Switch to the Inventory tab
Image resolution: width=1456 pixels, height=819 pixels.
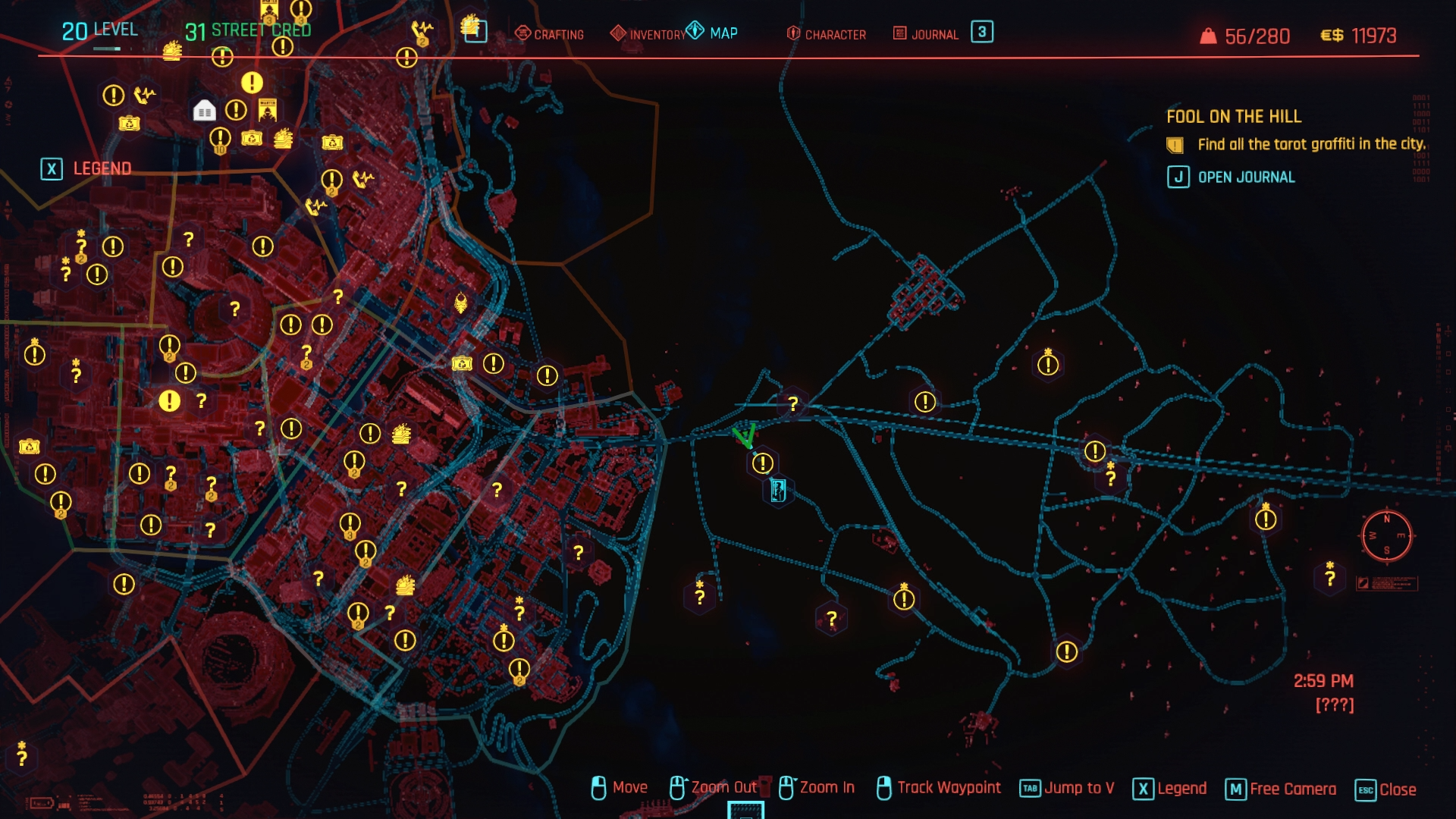click(648, 34)
